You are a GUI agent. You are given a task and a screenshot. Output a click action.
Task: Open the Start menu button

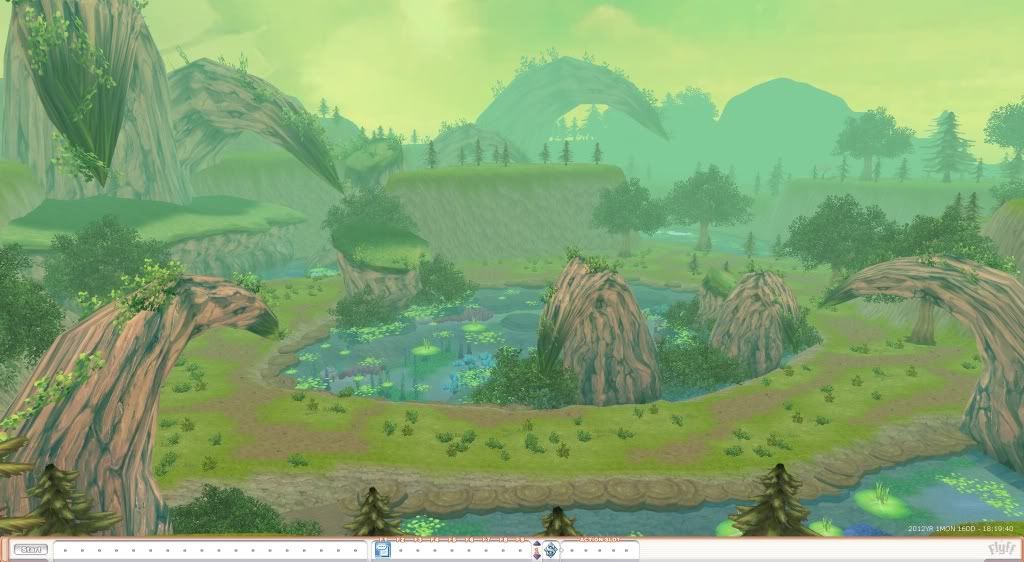(x=30, y=549)
